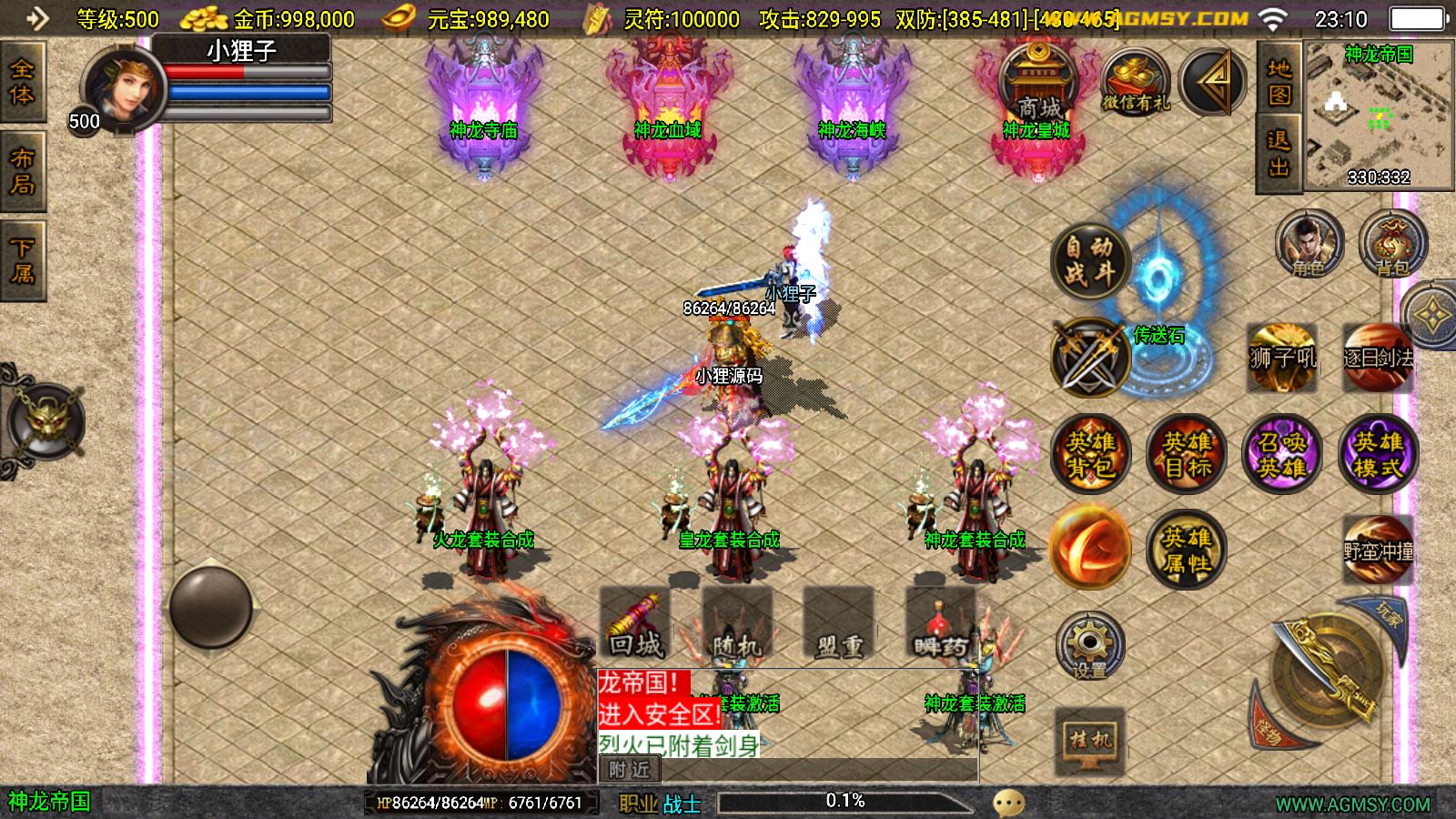
Task: Activate the 狮子吼 skill
Action: click(x=1282, y=358)
